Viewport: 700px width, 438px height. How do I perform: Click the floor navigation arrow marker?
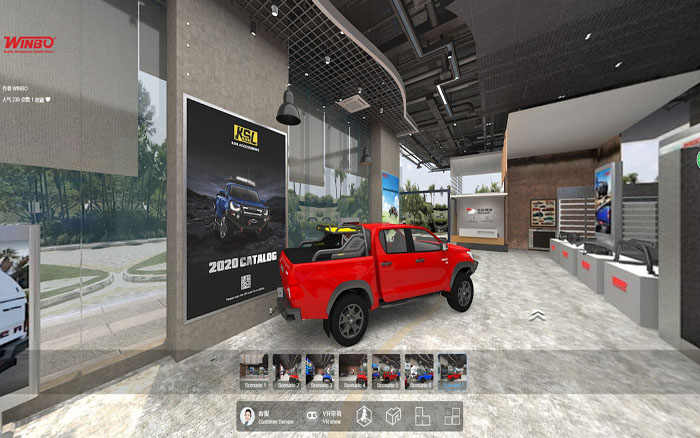coord(537,315)
